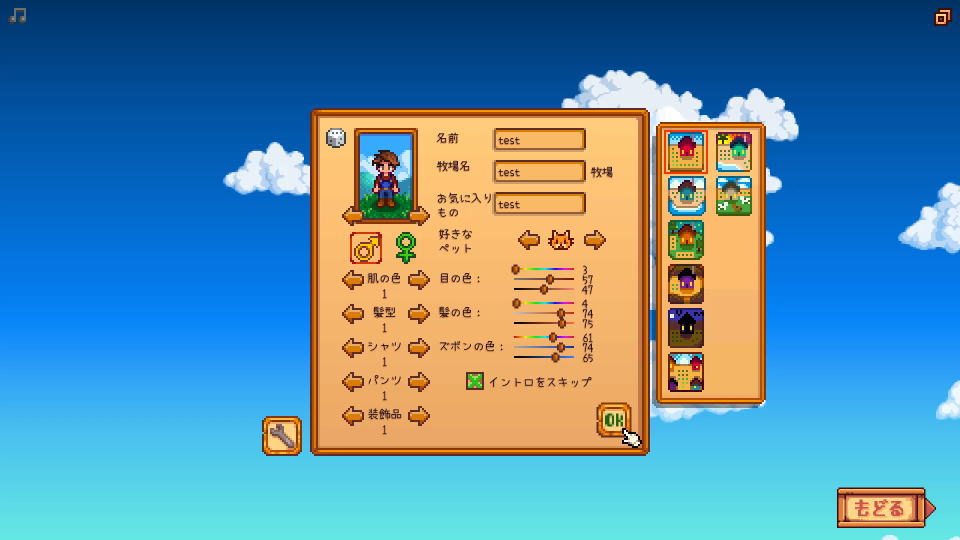Choose the female gender symbol
Screen dimensions: 960x540
coord(405,246)
